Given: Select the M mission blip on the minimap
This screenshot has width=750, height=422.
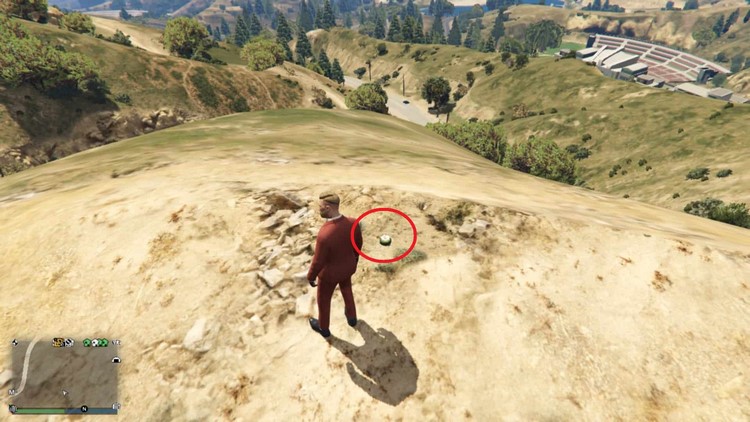Looking at the screenshot, I should (x=11, y=392).
